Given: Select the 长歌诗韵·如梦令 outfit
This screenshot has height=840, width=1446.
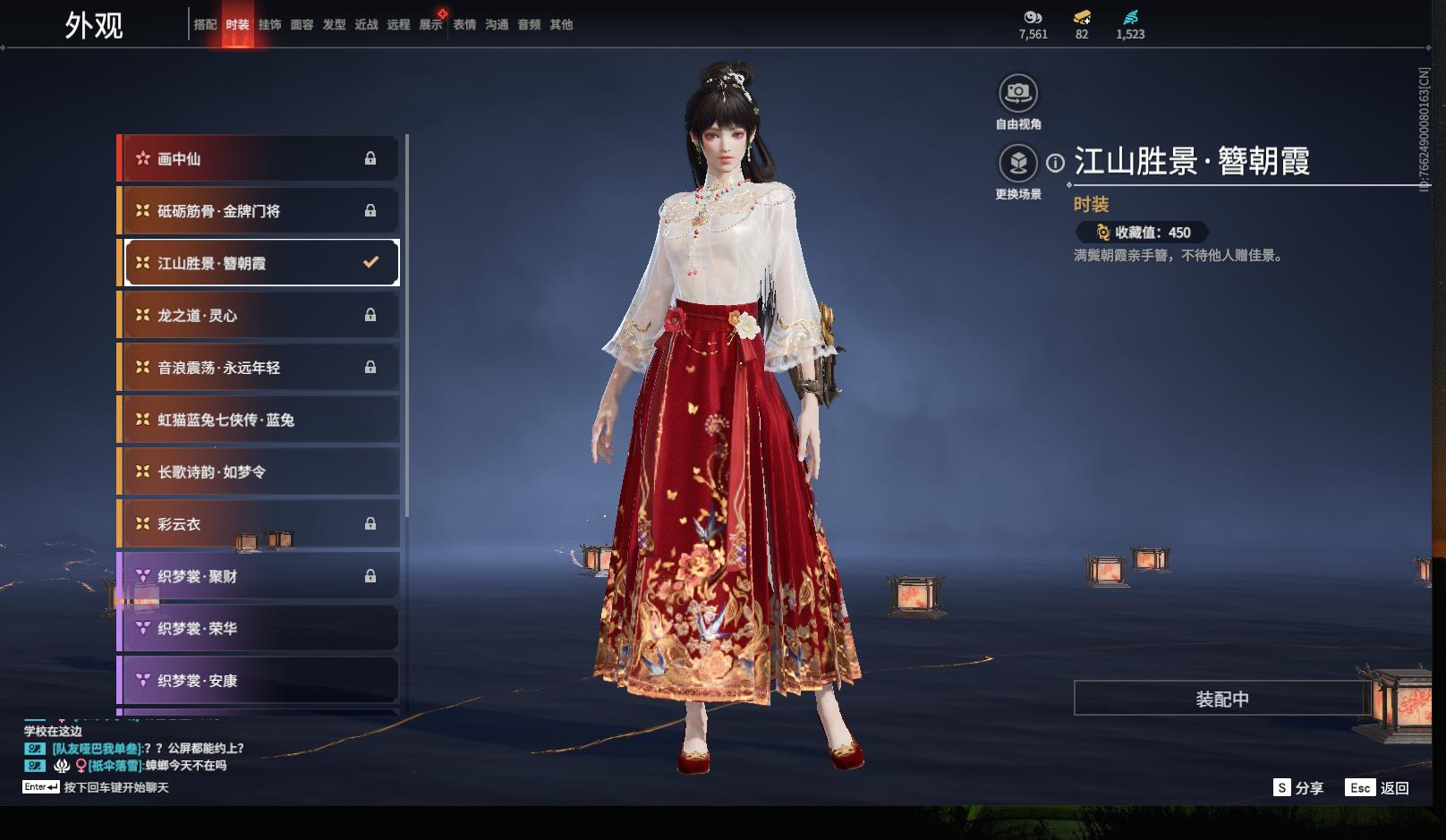Looking at the screenshot, I should click(259, 472).
